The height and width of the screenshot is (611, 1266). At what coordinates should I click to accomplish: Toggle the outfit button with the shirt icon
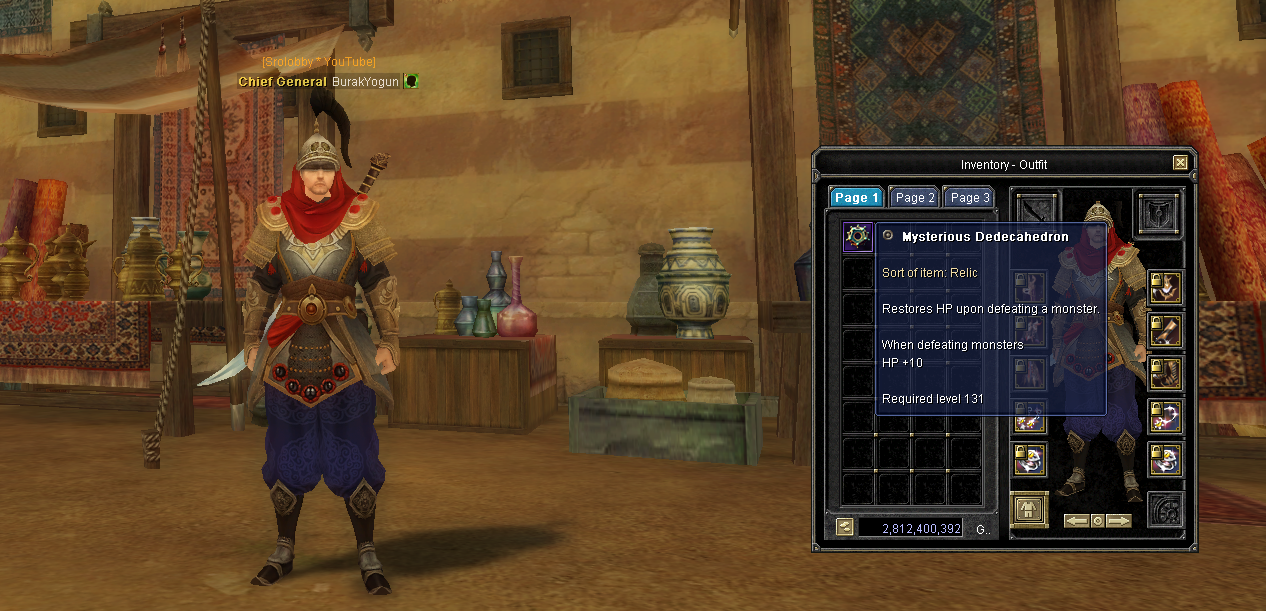click(x=1029, y=510)
